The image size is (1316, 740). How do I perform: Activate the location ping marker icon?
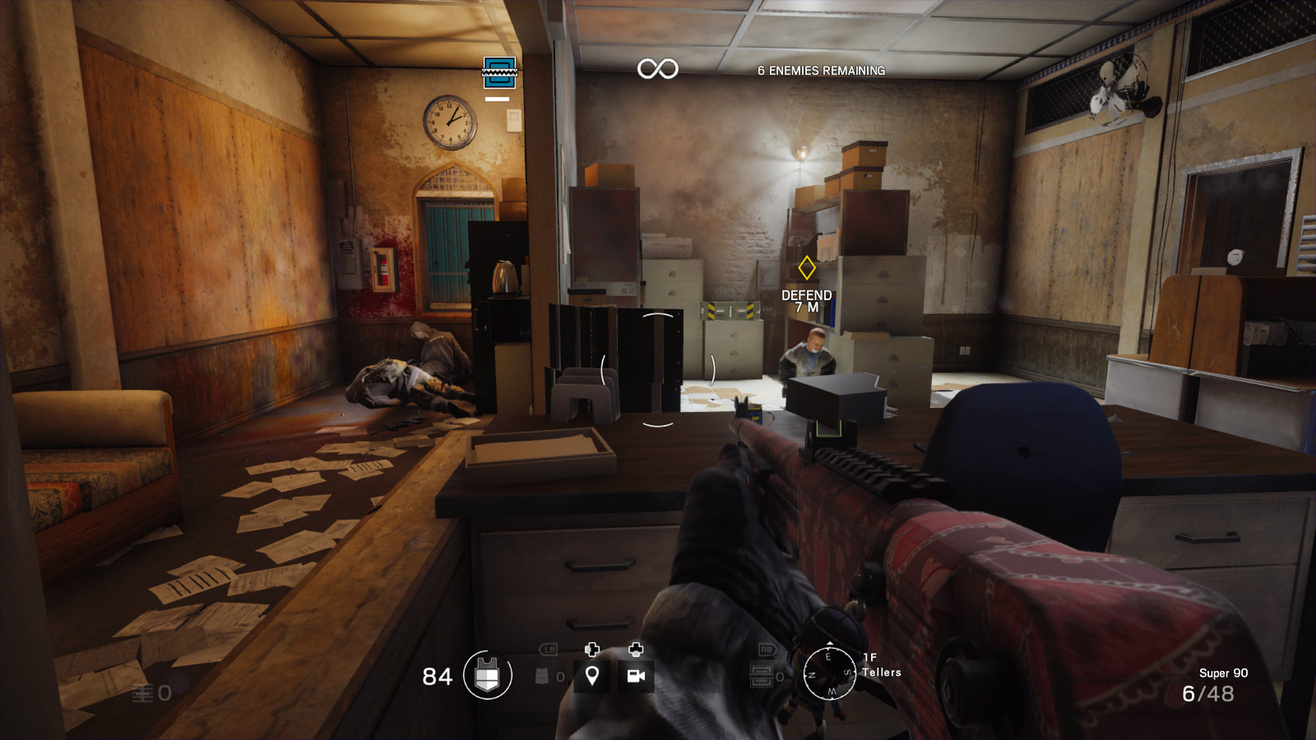pos(592,677)
